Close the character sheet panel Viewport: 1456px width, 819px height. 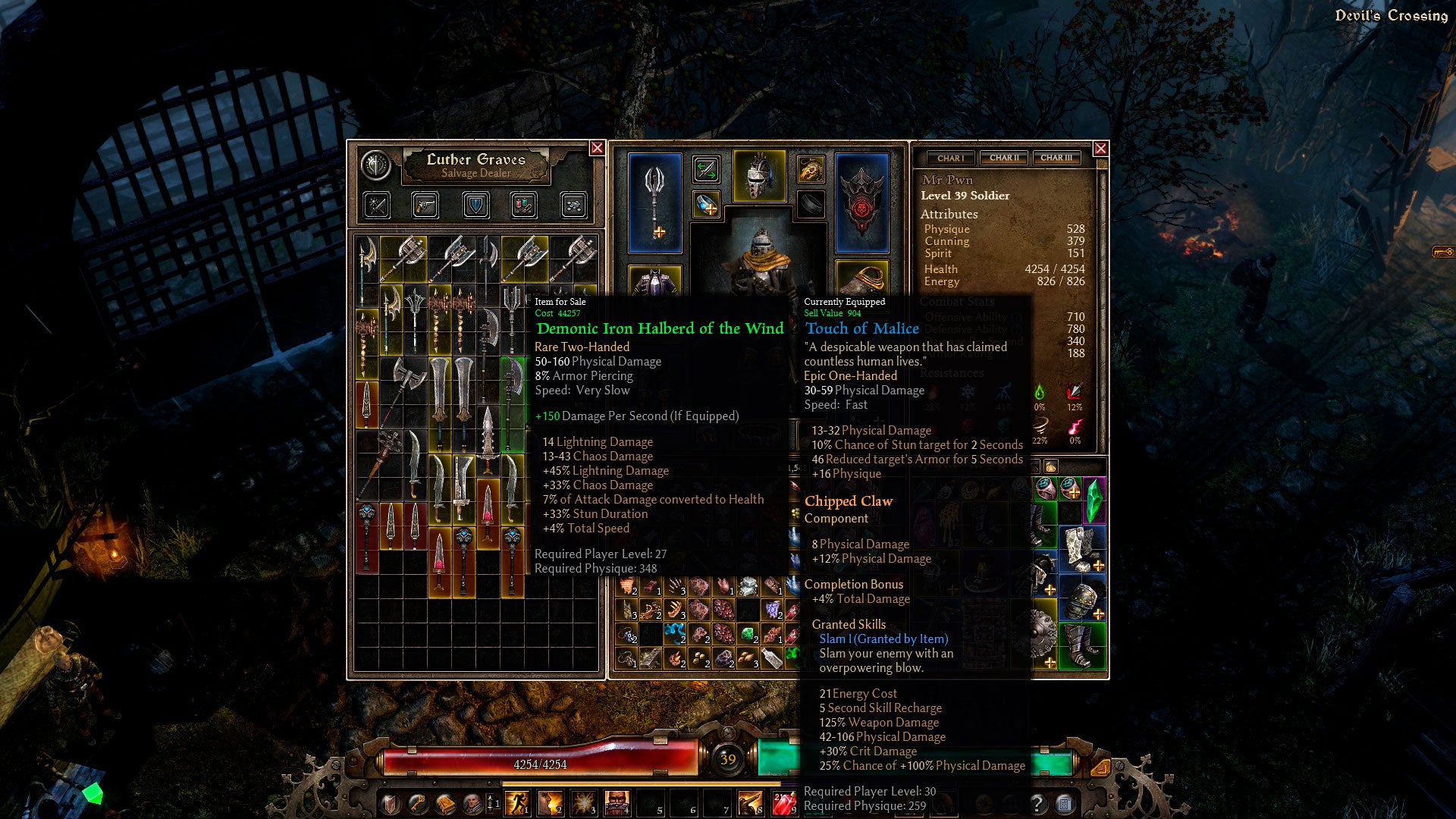tap(1100, 149)
